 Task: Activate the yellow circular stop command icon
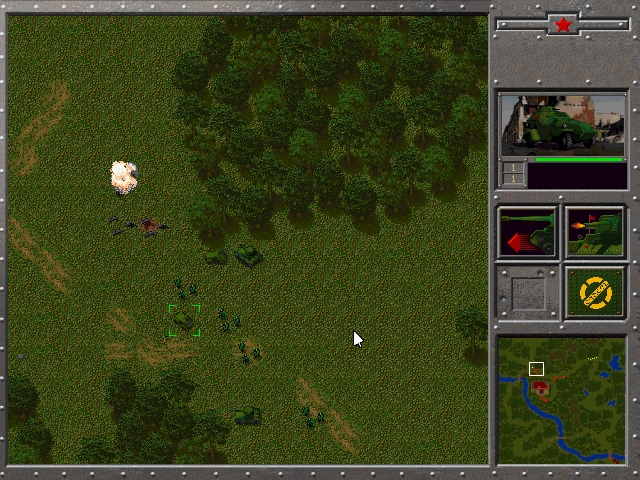pos(595,292)
